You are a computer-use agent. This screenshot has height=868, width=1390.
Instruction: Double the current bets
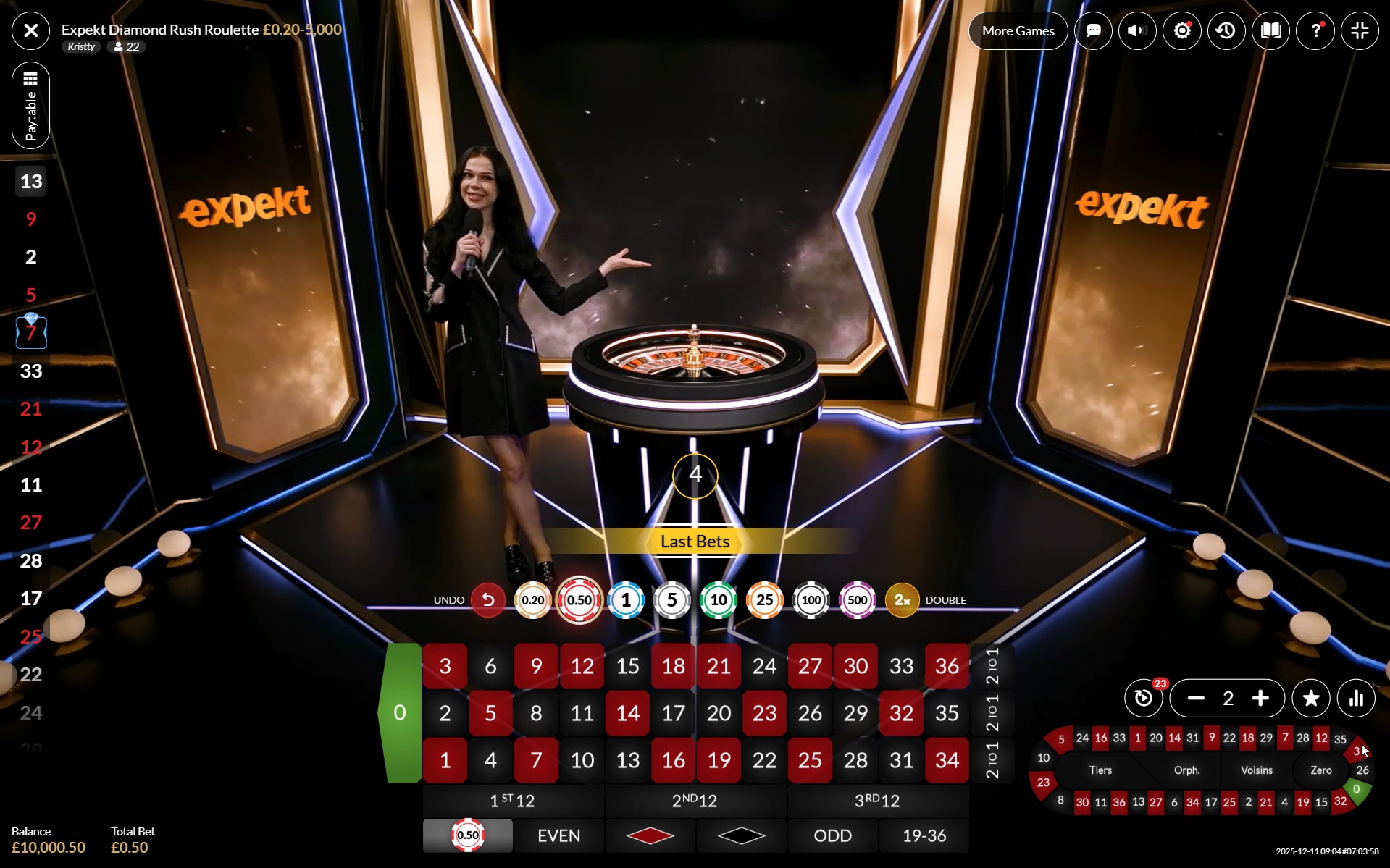click(x=902, y=600)
